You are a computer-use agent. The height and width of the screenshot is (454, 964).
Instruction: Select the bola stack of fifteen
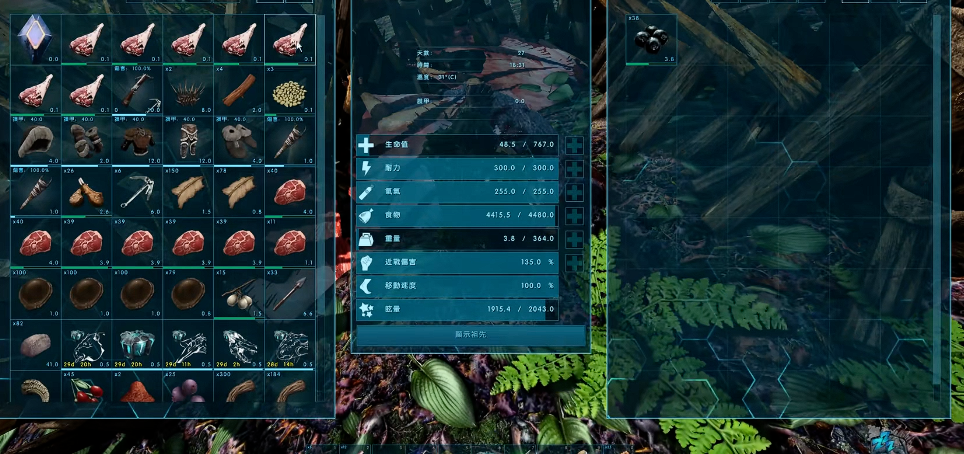click(238, 294)
